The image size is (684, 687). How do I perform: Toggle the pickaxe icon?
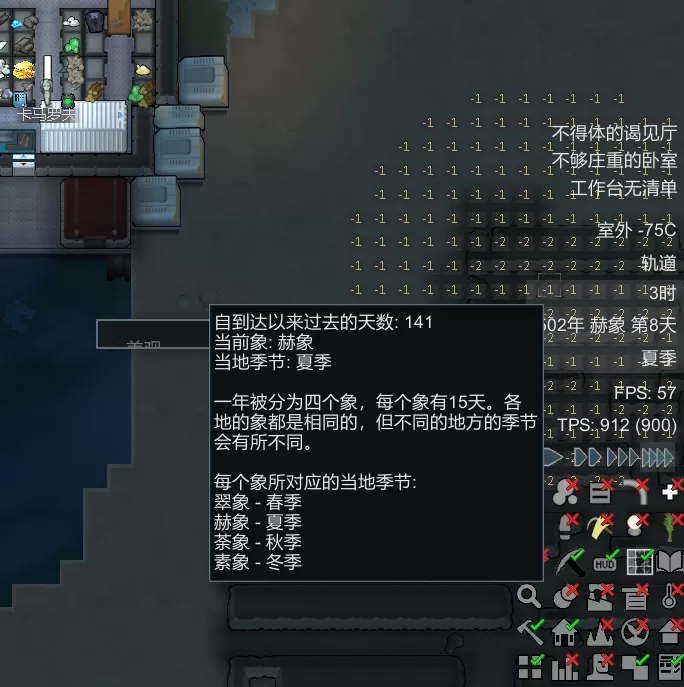[x=569, y=562]
